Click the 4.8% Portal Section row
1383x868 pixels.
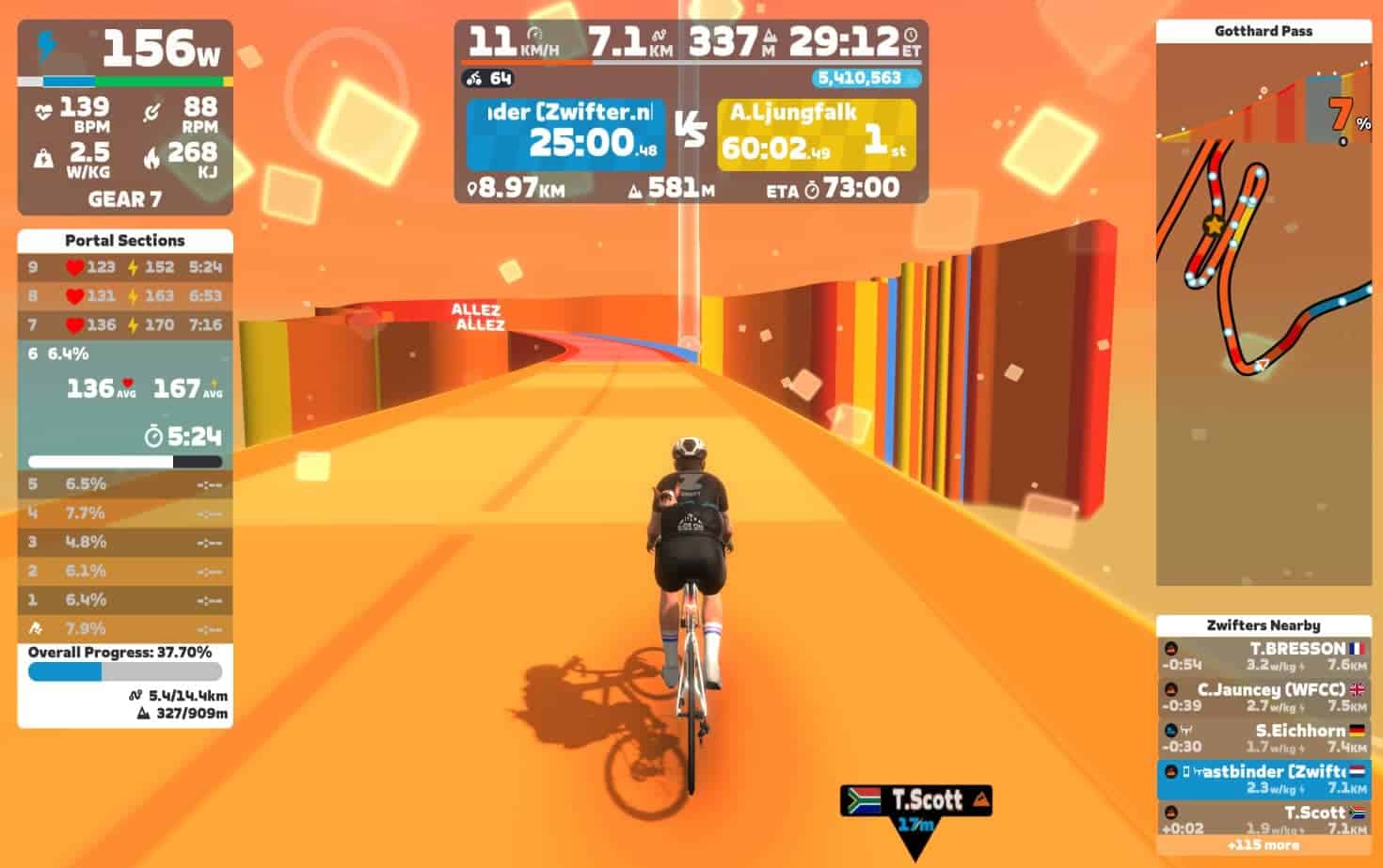click(125, 543)
